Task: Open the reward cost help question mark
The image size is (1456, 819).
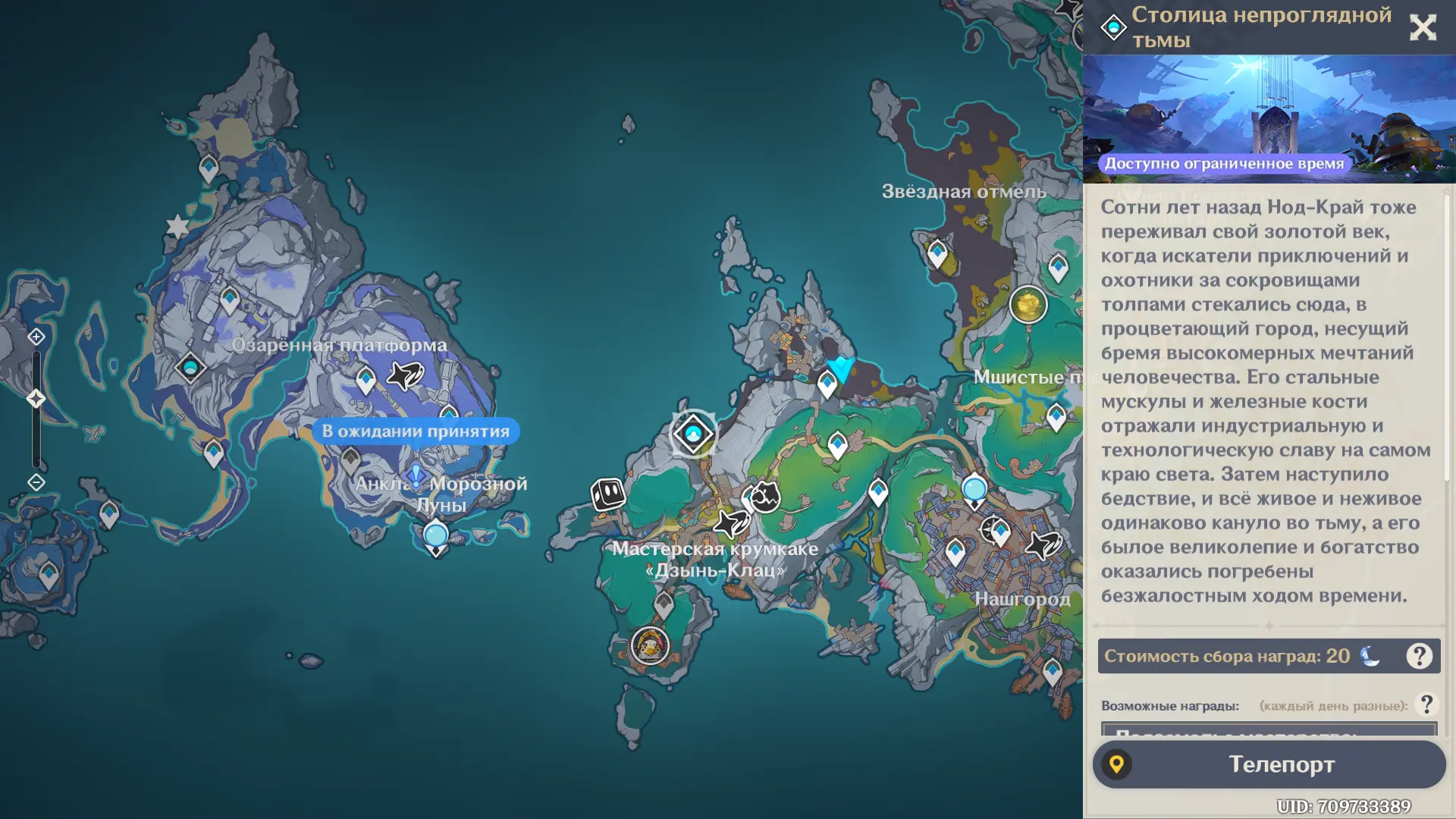Action: tap(1419, 656)
